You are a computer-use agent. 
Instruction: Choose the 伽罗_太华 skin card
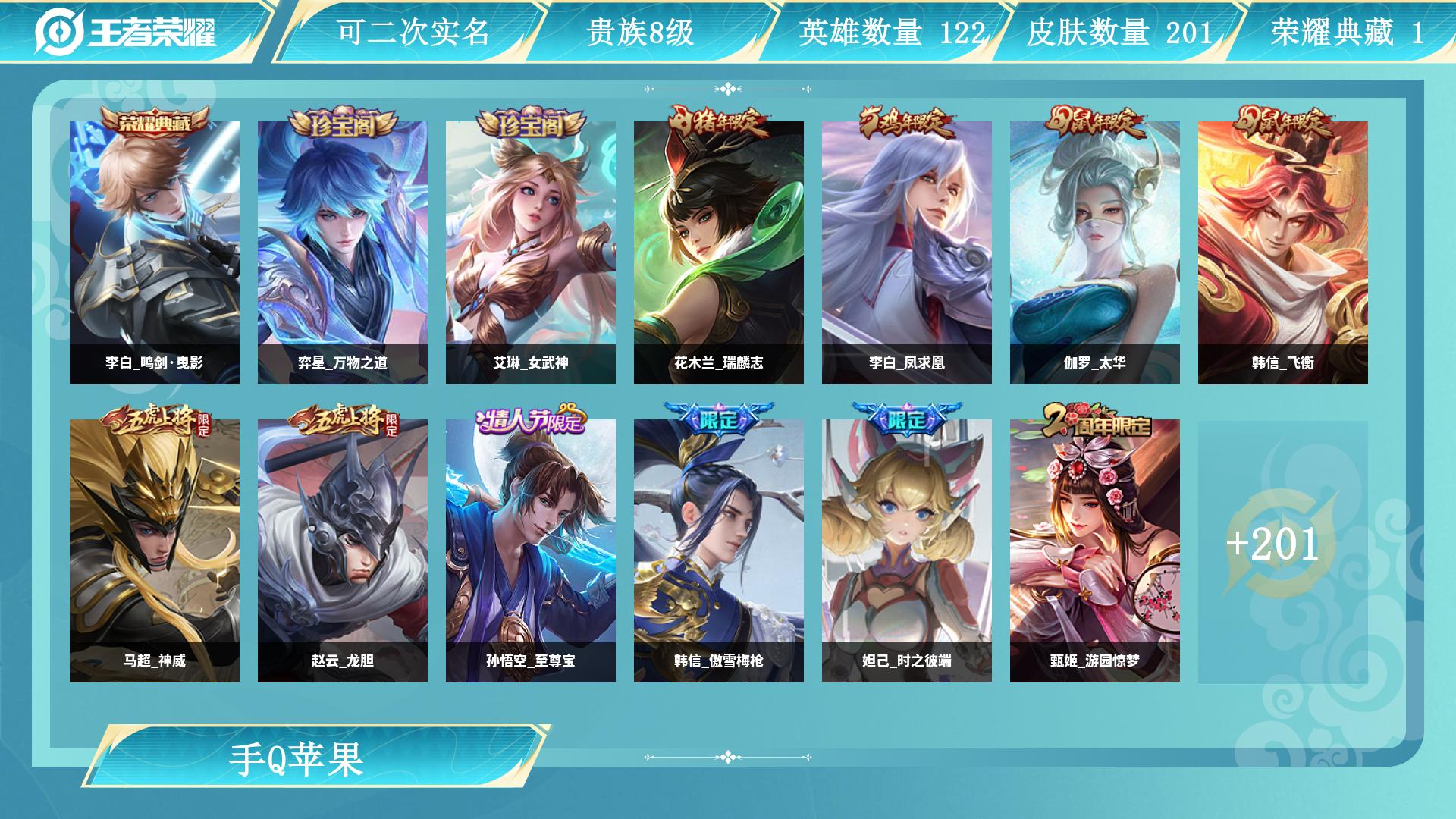tap(1095, 253)
